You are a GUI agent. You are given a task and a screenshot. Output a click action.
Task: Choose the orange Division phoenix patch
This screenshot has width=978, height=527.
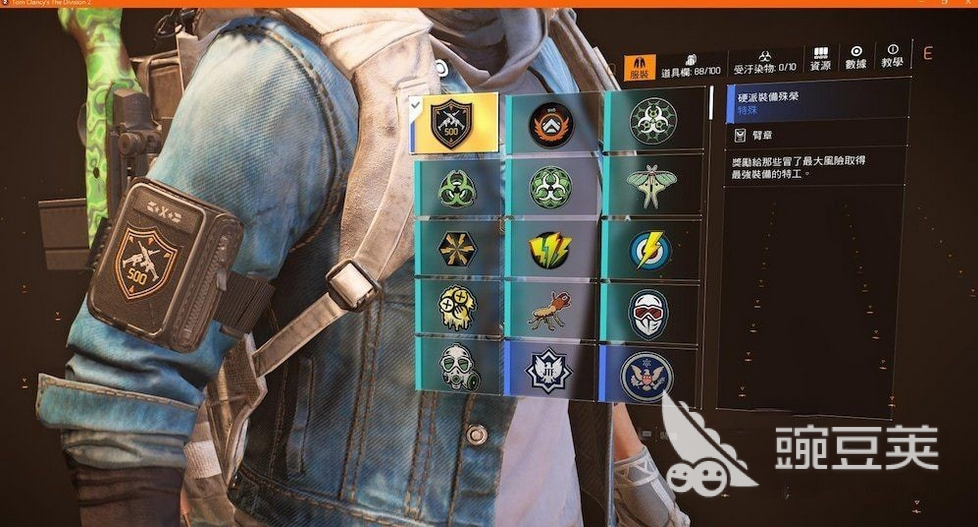(x=551, y=124)
